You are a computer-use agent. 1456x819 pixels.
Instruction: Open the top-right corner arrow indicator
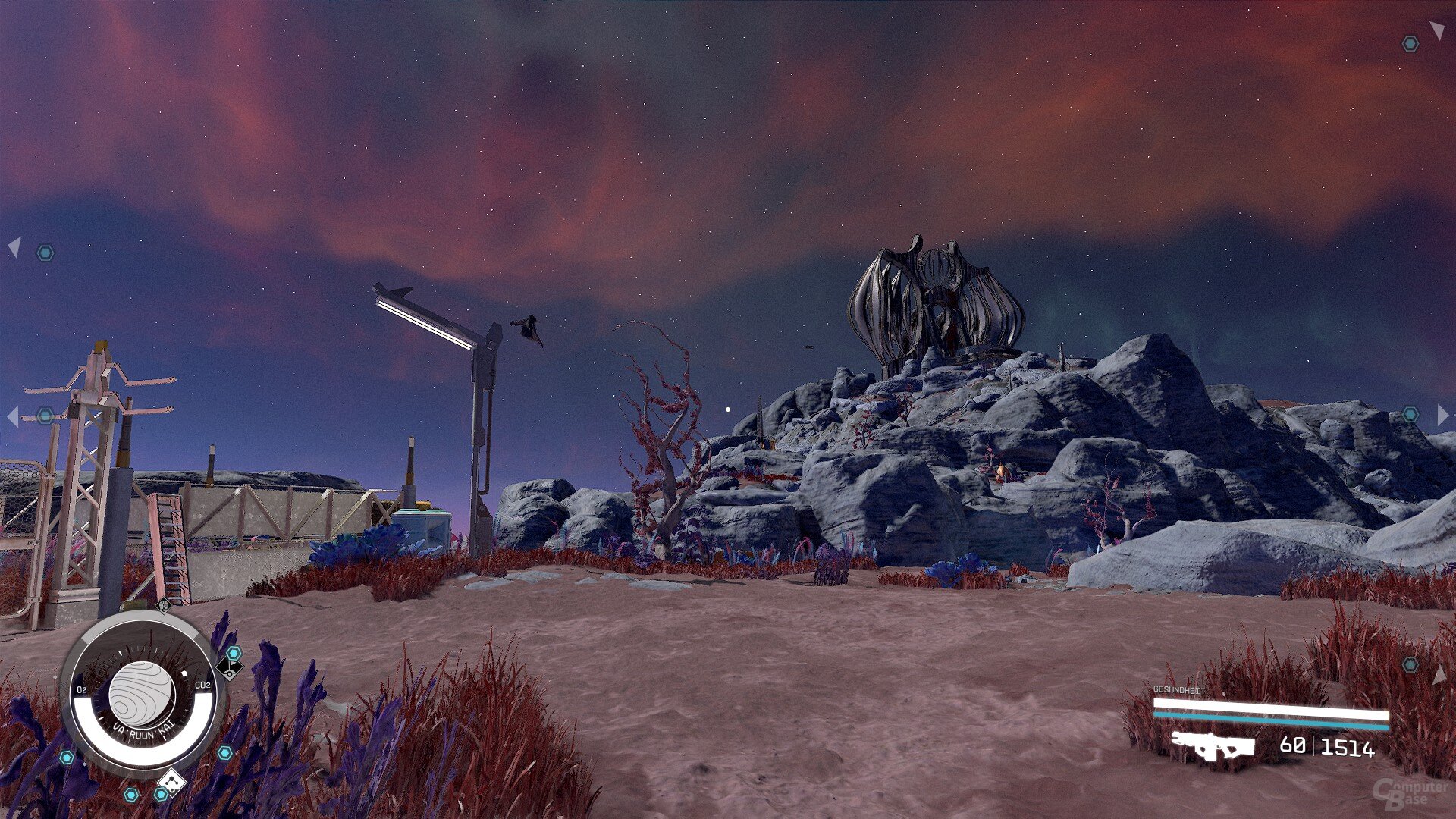click(1437, 29)
